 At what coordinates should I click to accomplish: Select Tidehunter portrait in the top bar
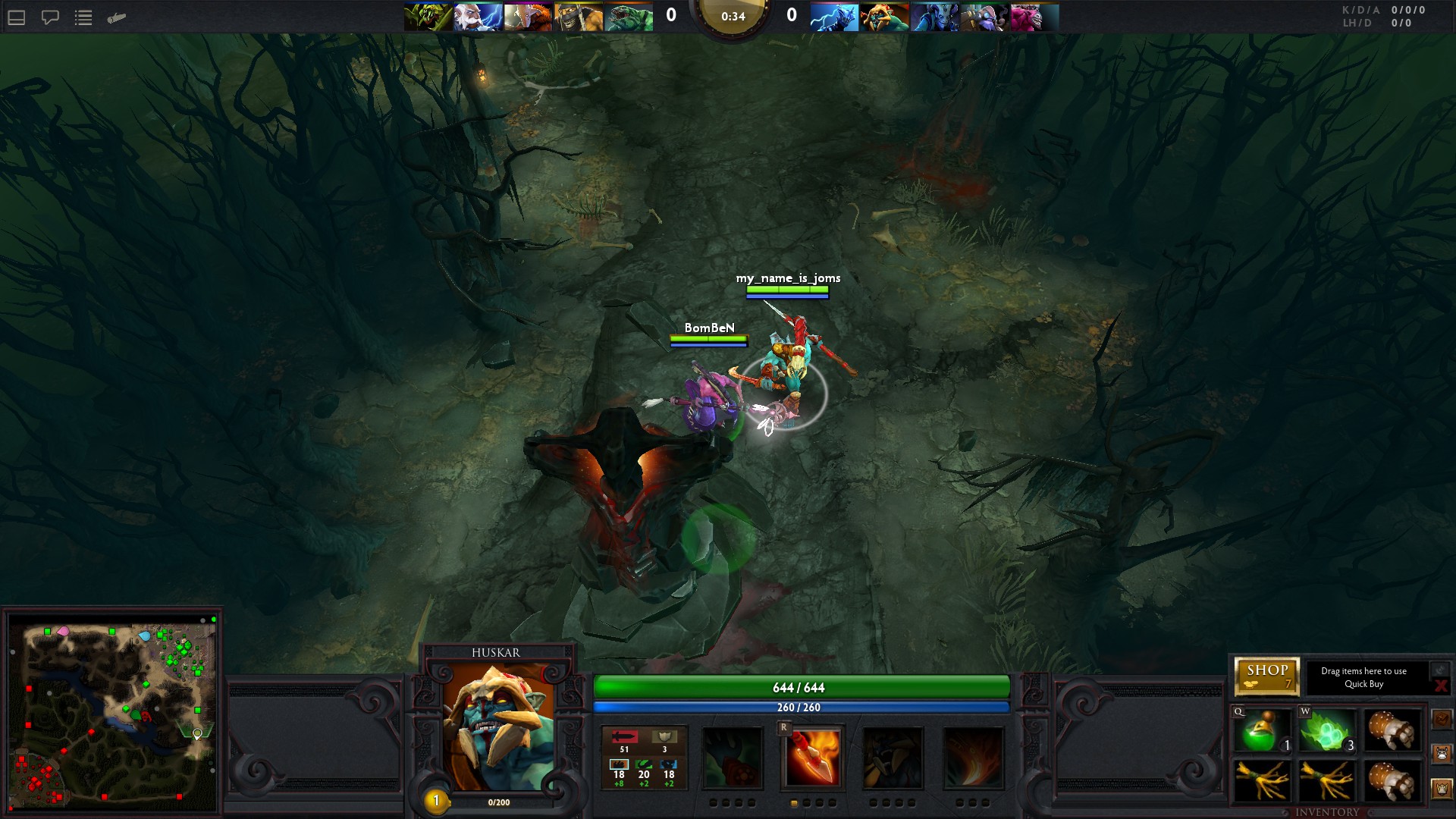click(x=629, y=17)
